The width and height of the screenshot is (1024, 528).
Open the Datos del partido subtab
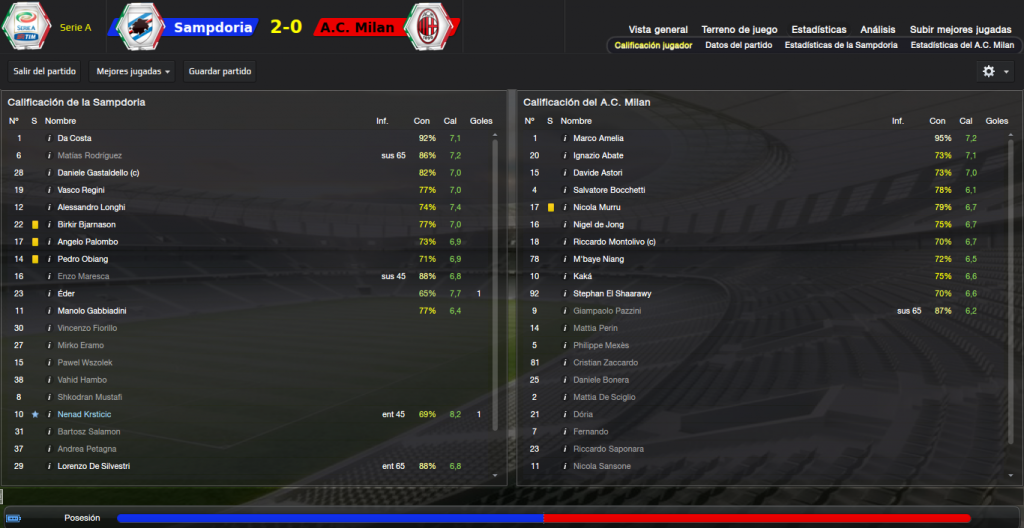click(739, 45)
